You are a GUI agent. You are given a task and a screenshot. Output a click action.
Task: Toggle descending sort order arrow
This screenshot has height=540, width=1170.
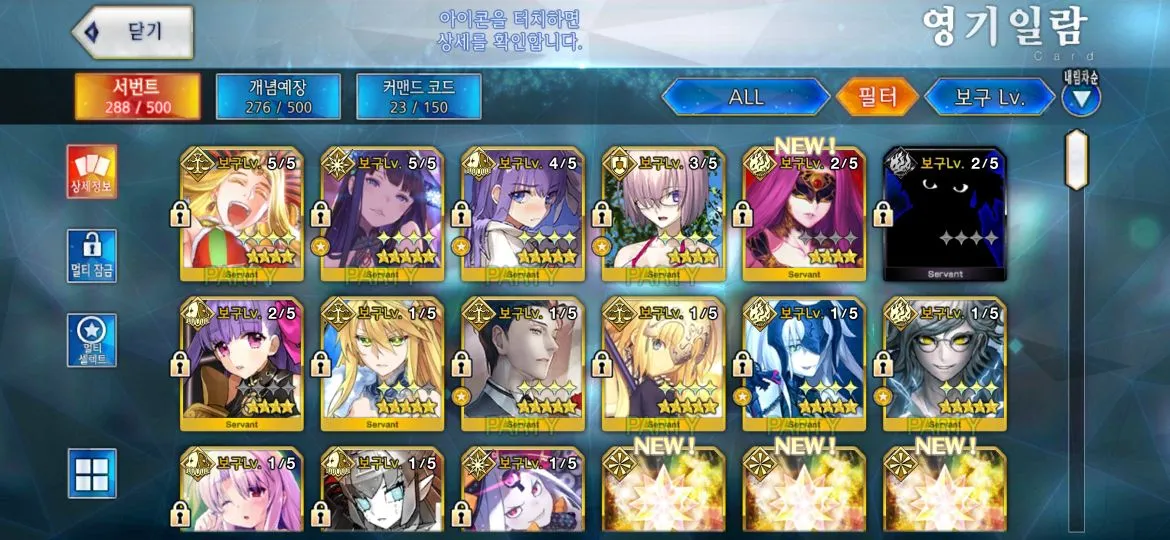[1081, 98]
